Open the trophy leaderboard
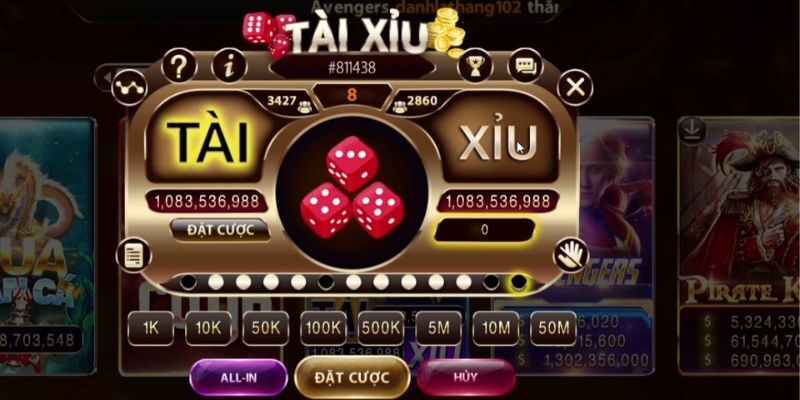800x400 pixels. pyautogui.click(x=474, y=67)
